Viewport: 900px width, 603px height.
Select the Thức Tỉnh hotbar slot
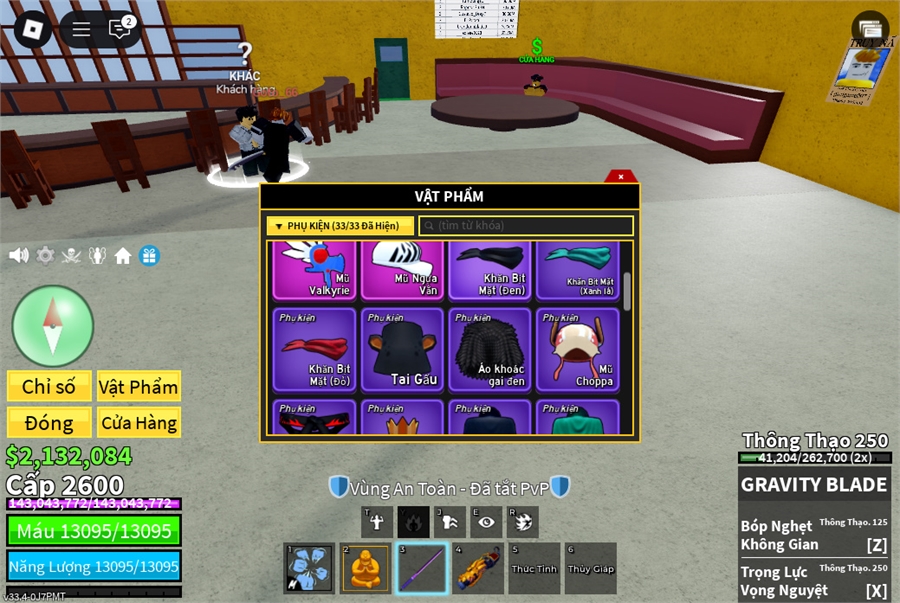point(533,568)
